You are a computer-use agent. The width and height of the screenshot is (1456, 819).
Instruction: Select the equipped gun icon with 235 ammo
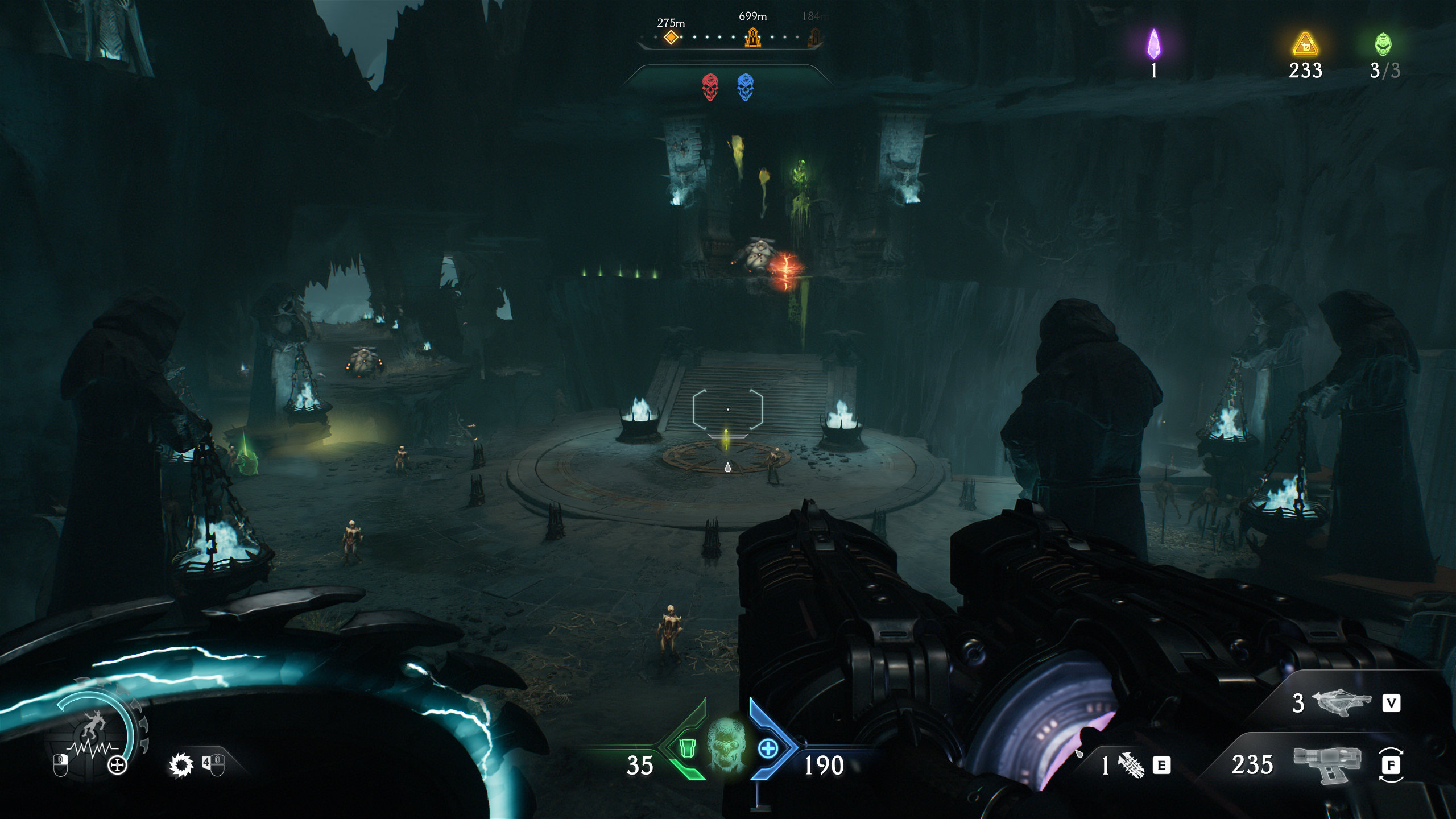(1327, 763)
